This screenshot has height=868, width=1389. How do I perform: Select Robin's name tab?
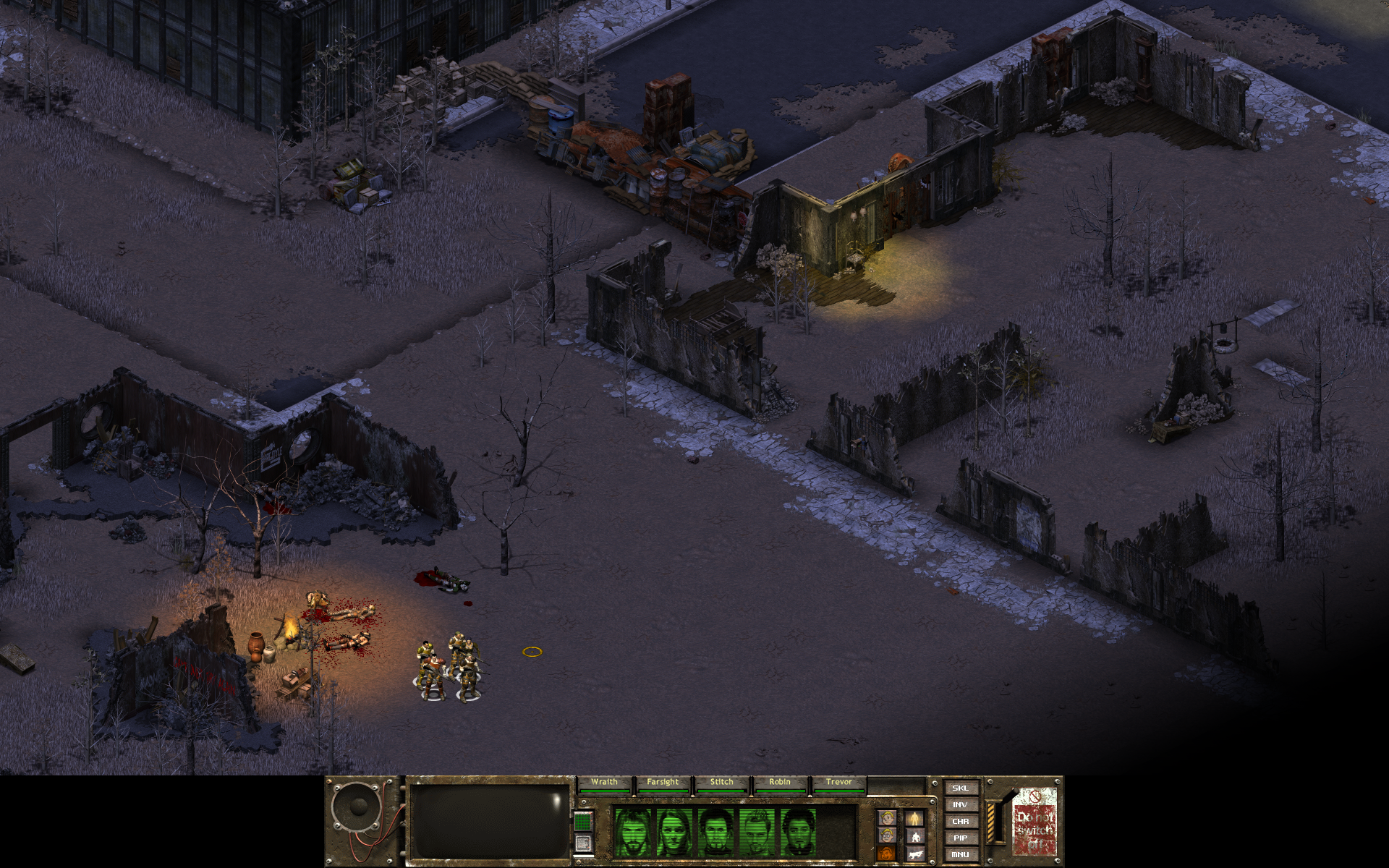780,782
